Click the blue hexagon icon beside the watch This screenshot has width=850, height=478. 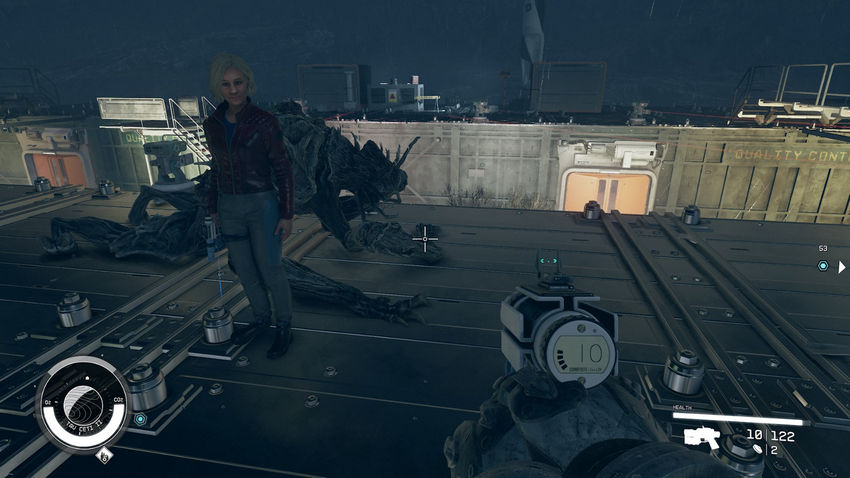(140, 418)
